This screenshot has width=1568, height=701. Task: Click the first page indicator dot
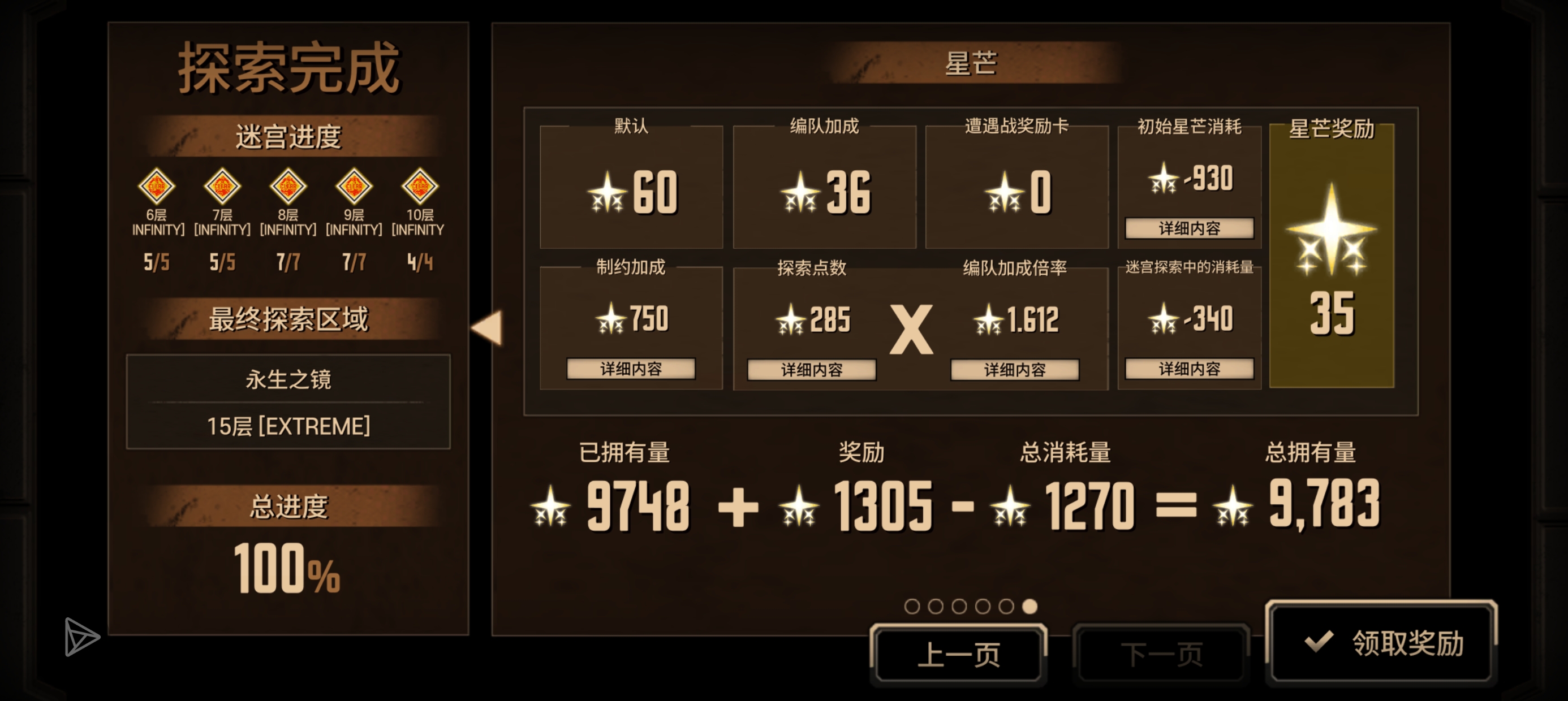tap(912, 606)
